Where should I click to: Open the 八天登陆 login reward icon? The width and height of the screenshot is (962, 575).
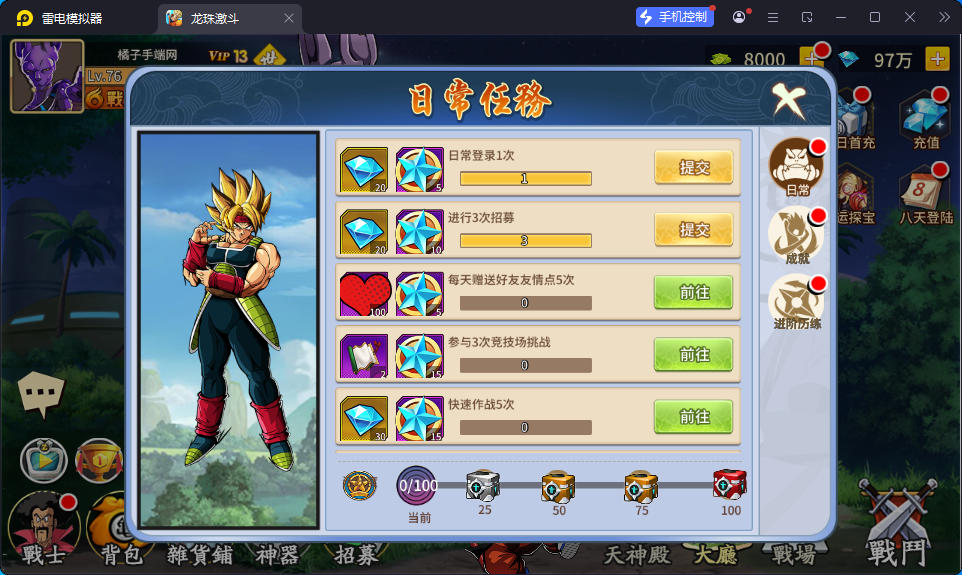click(925, 193)
